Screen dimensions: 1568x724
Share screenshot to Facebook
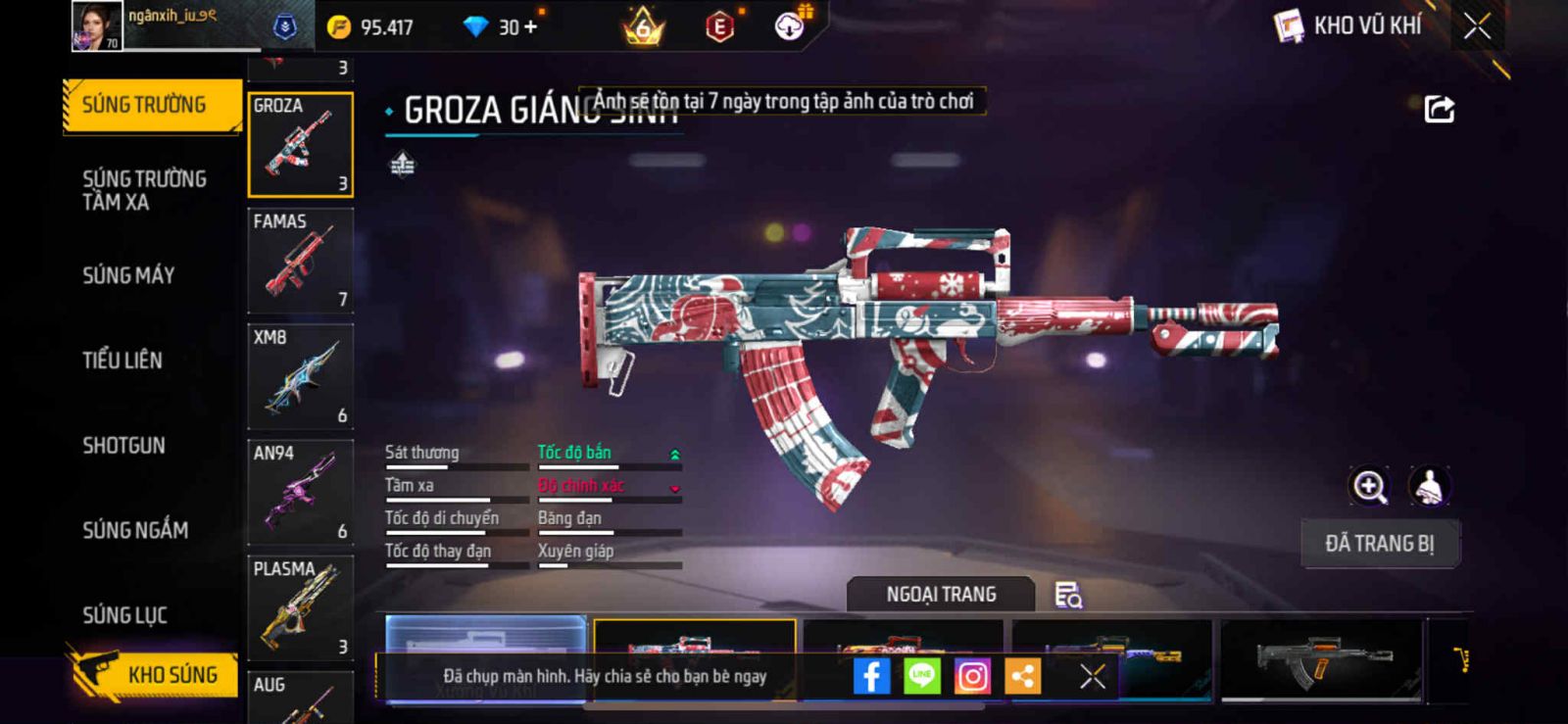pos(871,676)
